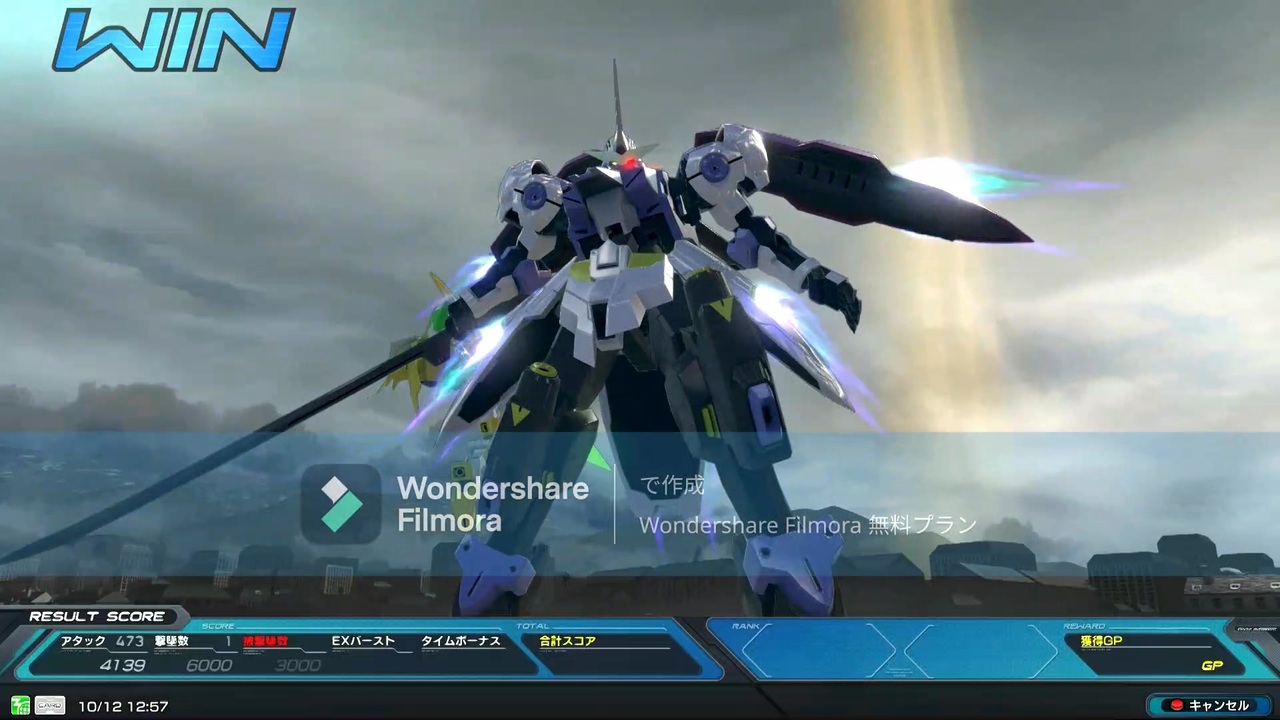This screenshot has width=1280, height=720.
Task: Click the WIN banner logo
Action: pyautogui.click(x=172, y=40)
